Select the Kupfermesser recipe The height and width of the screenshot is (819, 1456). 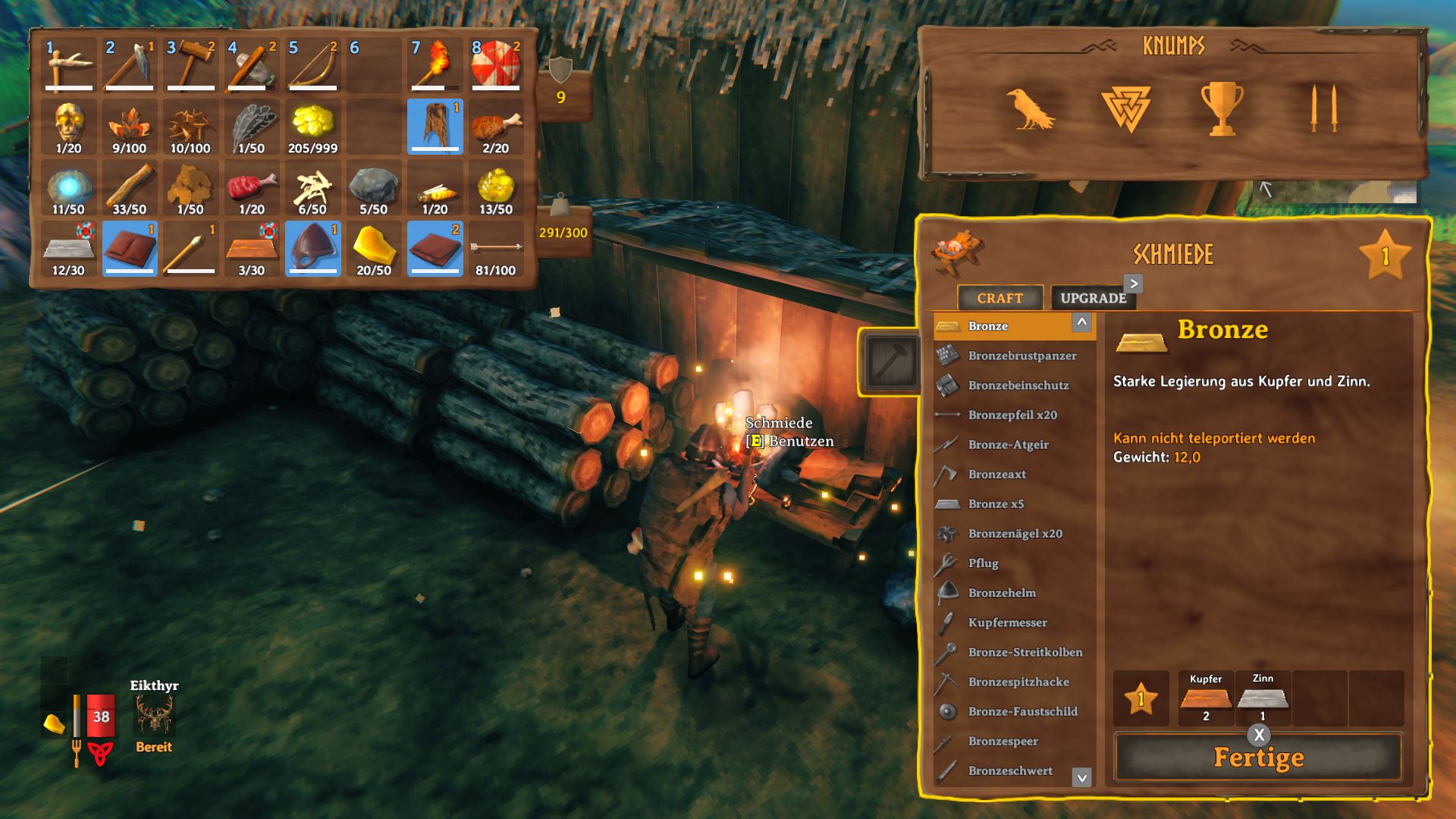pyautogui.click(x=945, y=623)
